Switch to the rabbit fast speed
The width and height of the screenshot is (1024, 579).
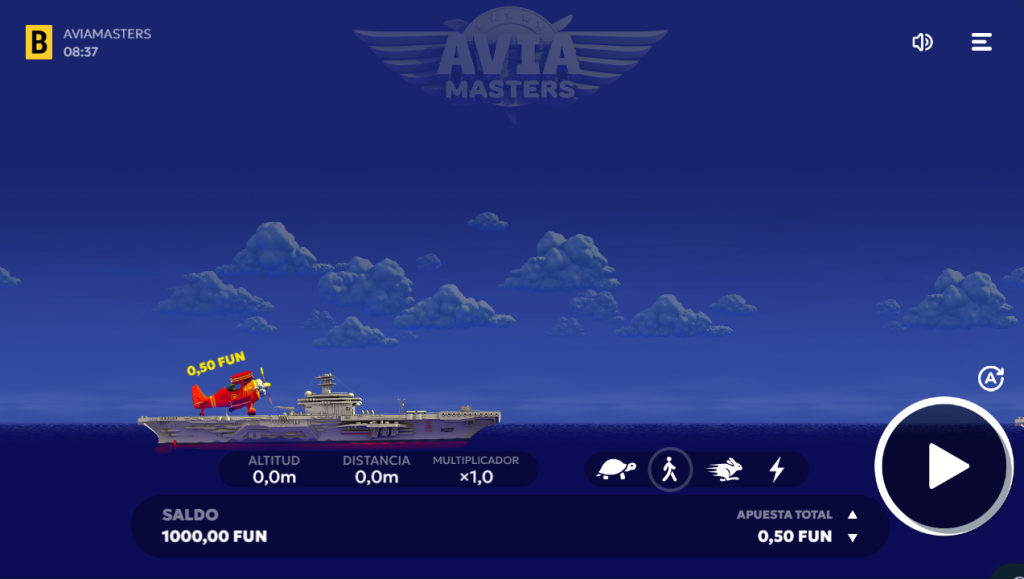(x=724, y=469)
